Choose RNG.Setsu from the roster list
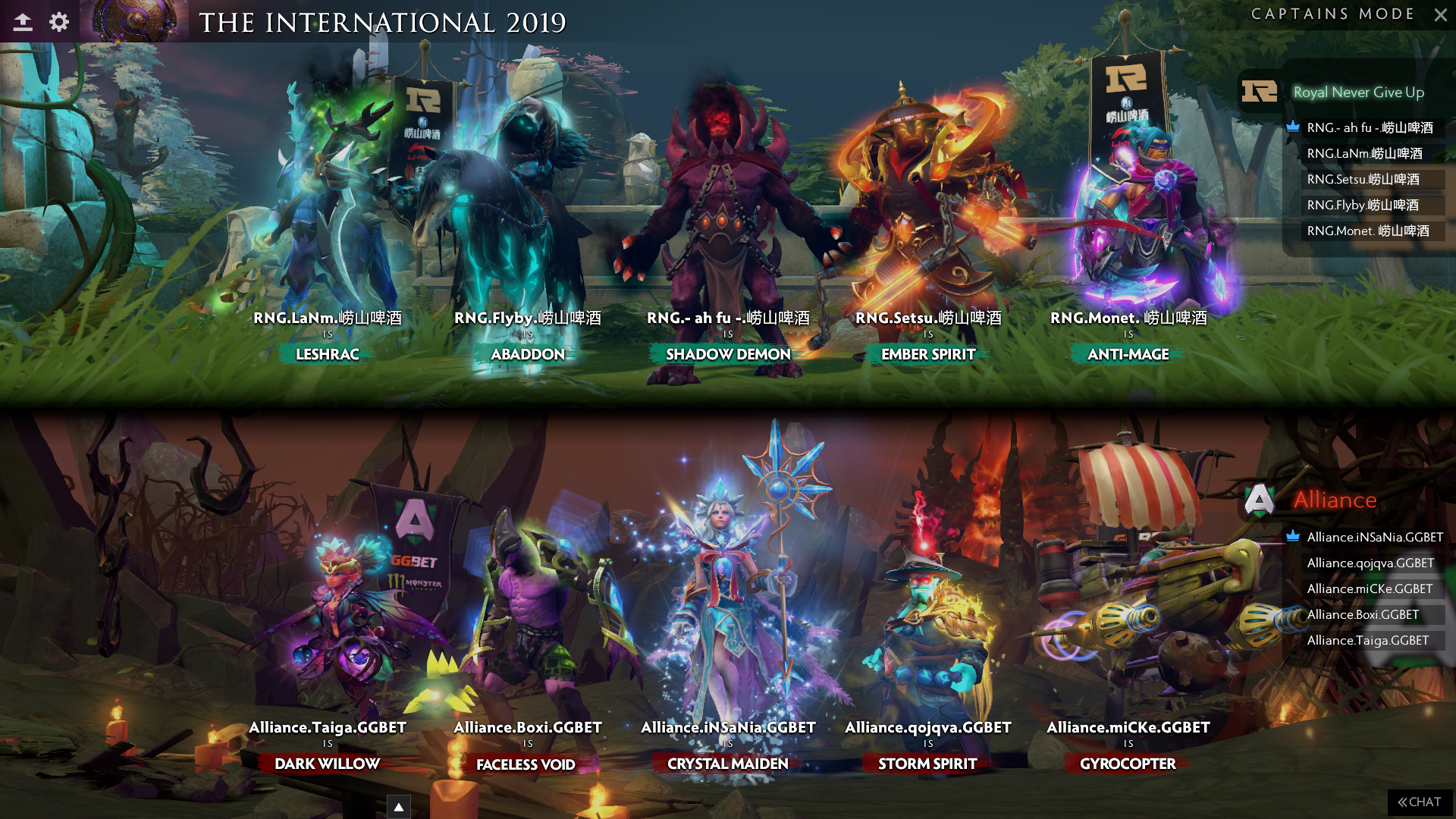Screen dimensions: 1456x819 [x=1363, y=179]
